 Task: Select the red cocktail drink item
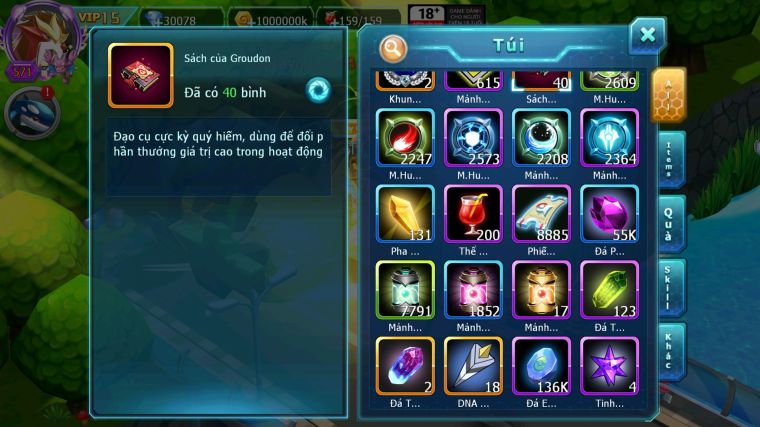(473, 214)
